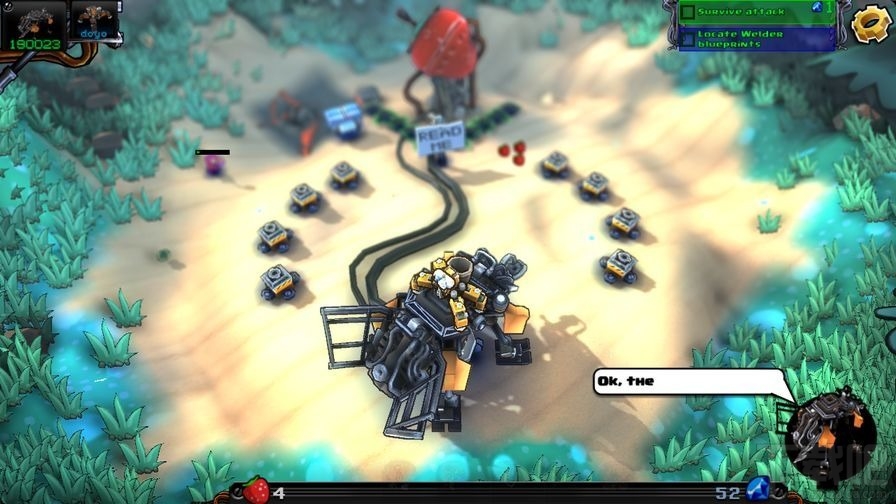Select the Locate Welder blueprints objective
This screenshot has width=896, height=504.
(756, 38)
